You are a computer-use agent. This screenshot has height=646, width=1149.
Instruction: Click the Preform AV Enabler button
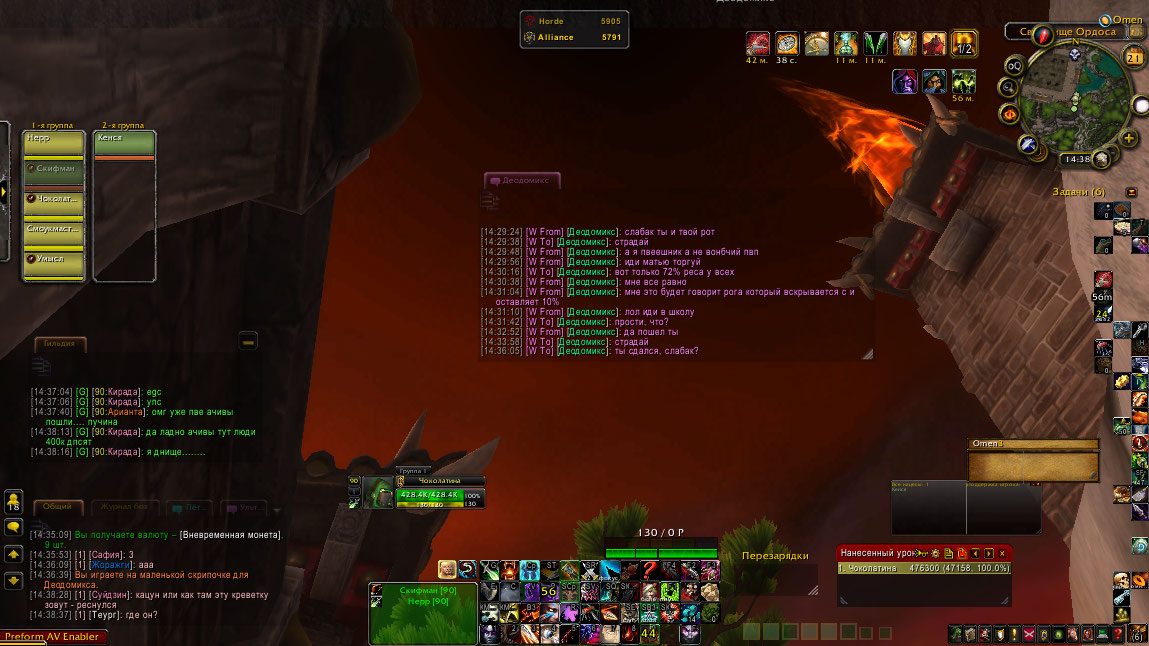[x=52, y=637]
